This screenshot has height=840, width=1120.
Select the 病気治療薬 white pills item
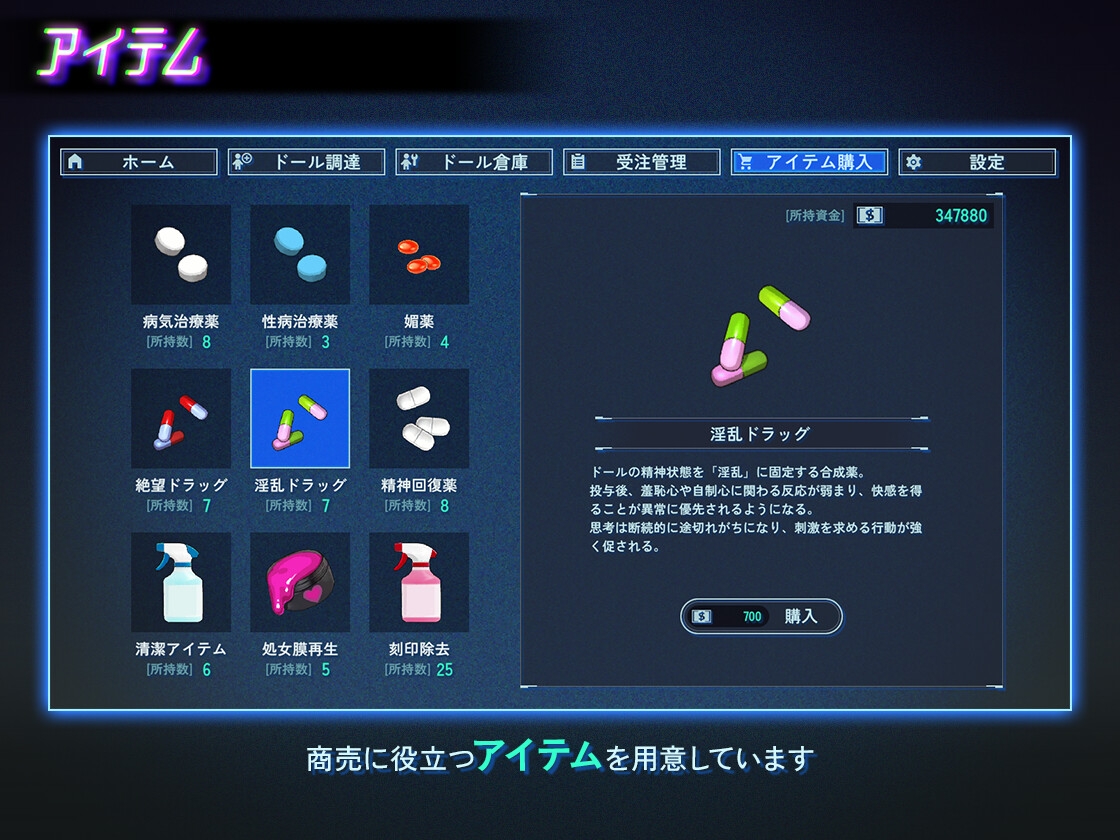click(181, 255)
